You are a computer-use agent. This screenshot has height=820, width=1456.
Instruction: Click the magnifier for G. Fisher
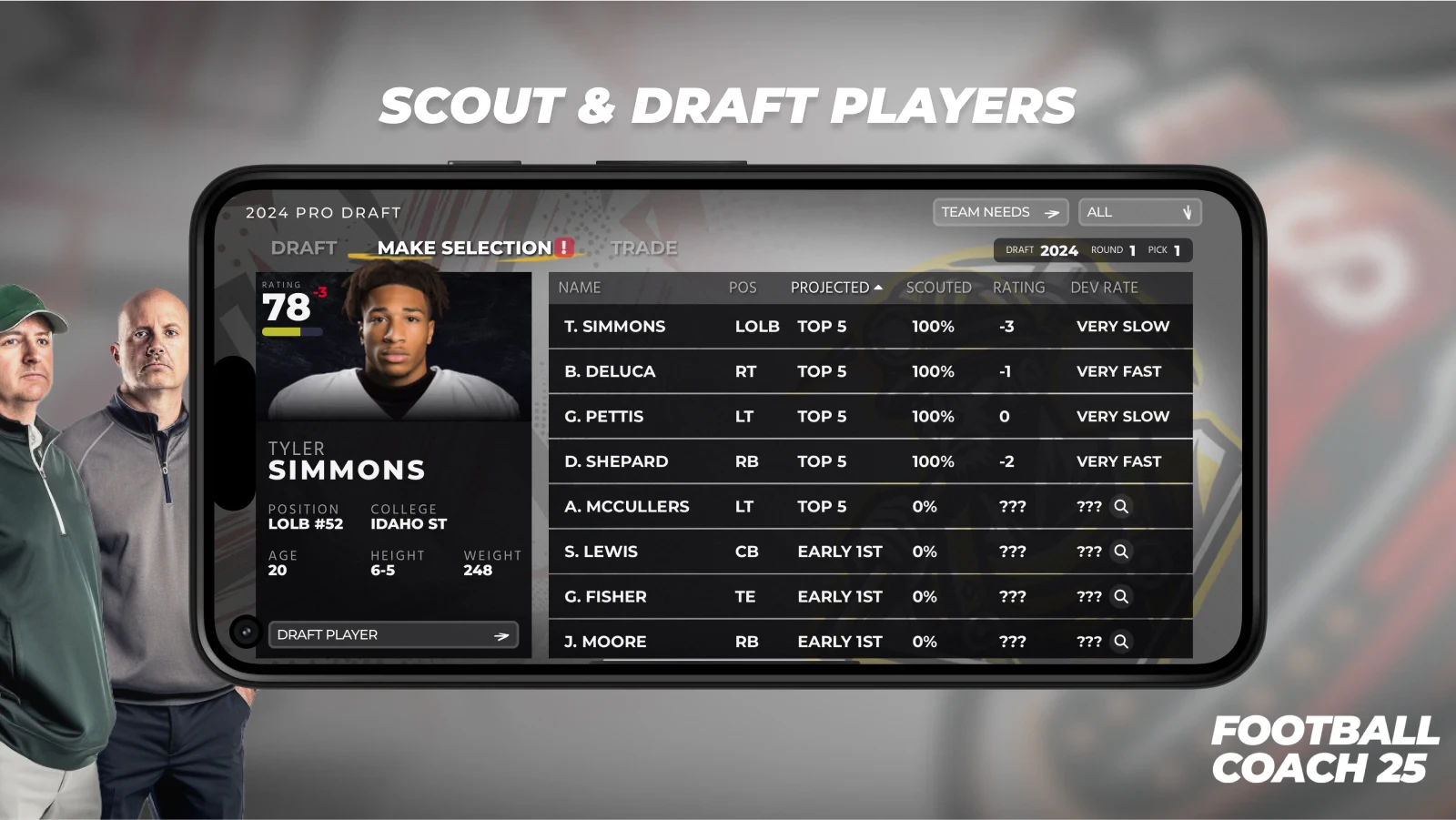pos(1121,596)
